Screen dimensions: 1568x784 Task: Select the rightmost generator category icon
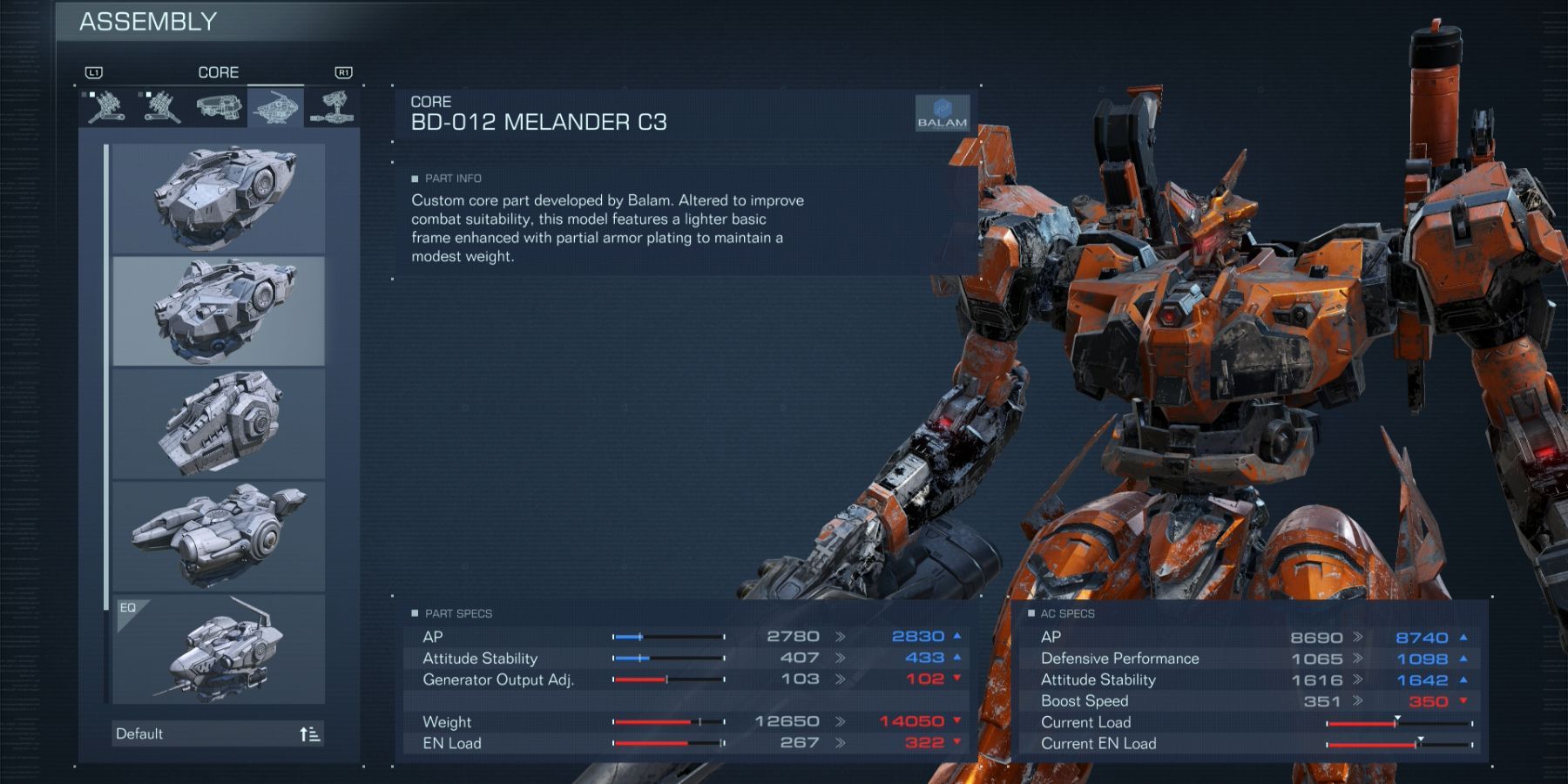coord(334,105)
